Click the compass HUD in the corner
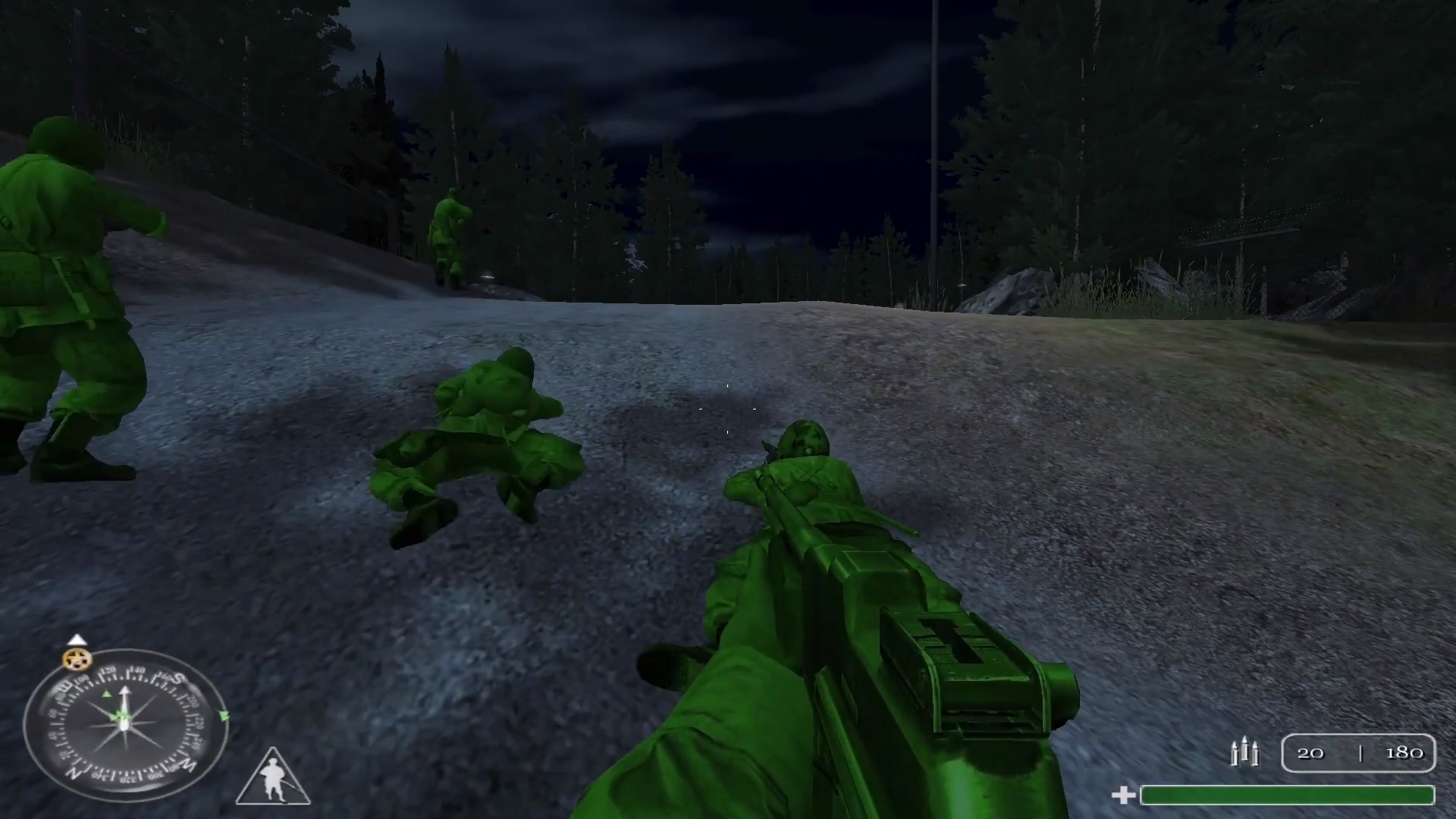 pos(125,724)
